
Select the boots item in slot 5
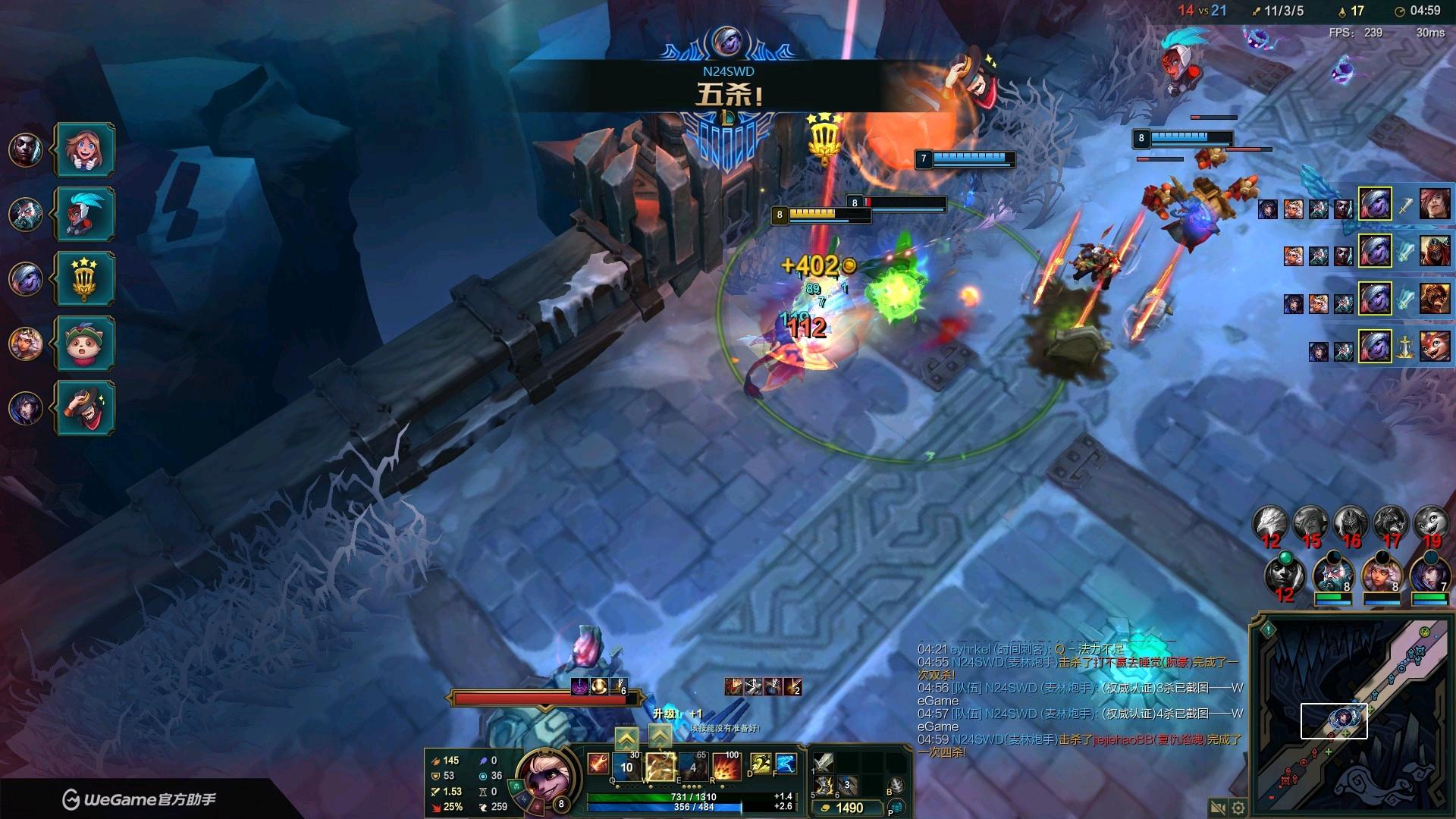click(824, 786)
